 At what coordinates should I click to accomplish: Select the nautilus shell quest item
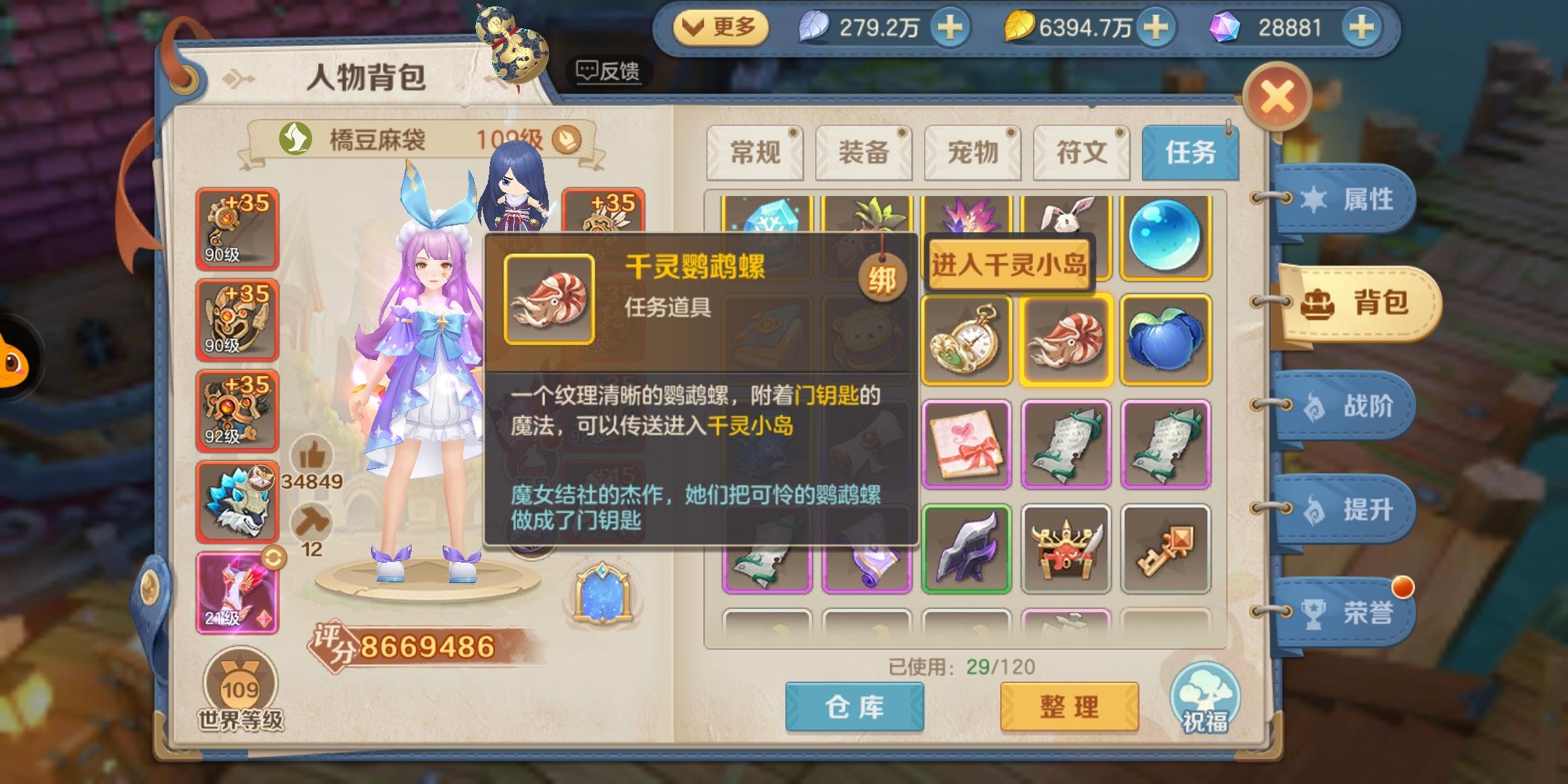[1065, 339]
